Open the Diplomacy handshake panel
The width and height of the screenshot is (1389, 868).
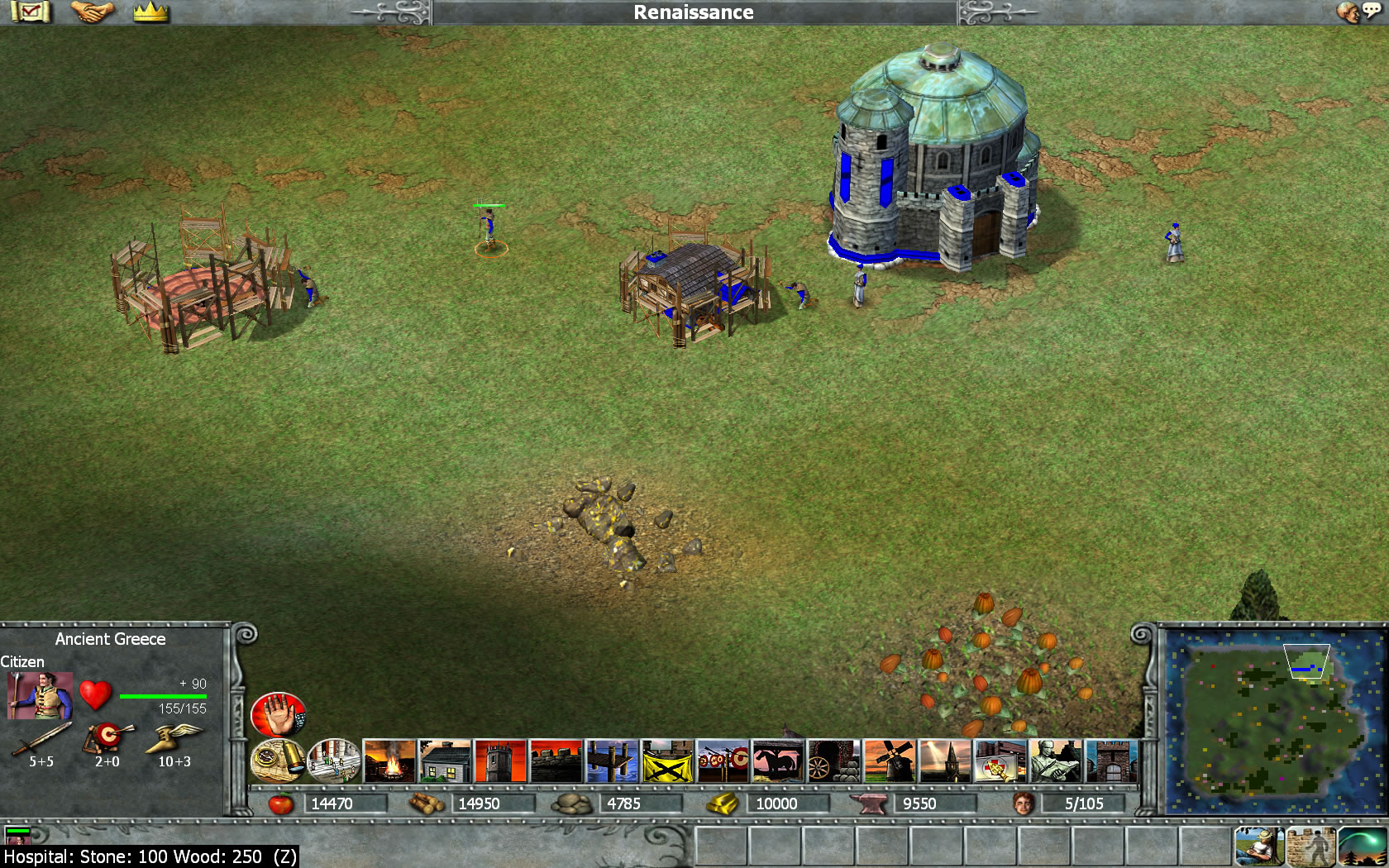coord(91,12)
